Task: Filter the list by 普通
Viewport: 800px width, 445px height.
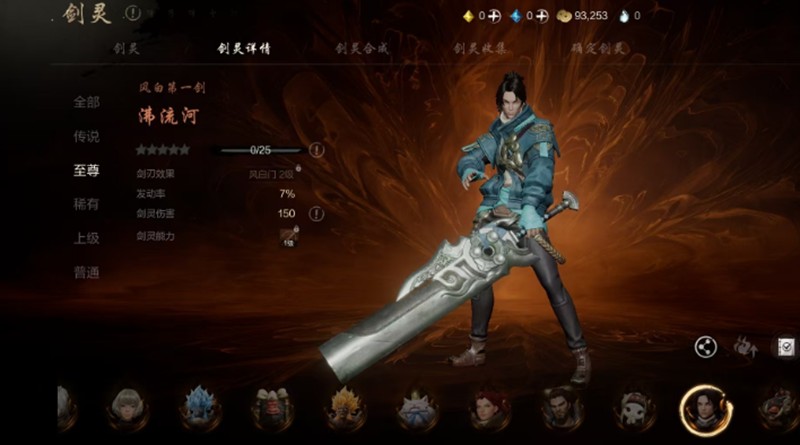Action: [x=86, y=272]
